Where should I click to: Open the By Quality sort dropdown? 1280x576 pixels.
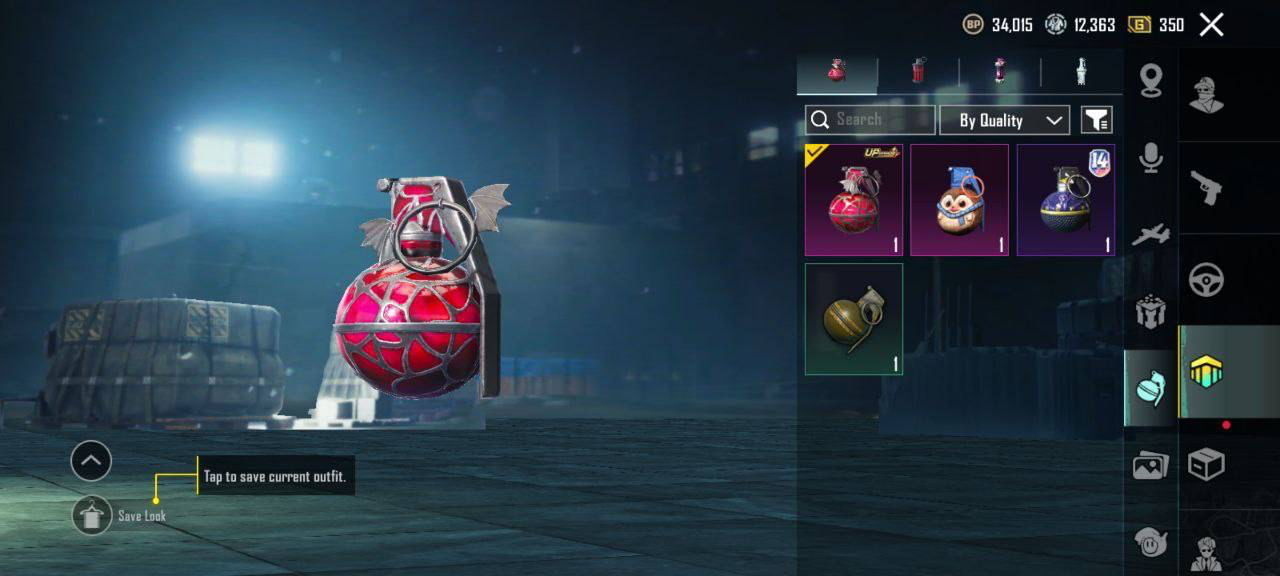[1005, 120]
